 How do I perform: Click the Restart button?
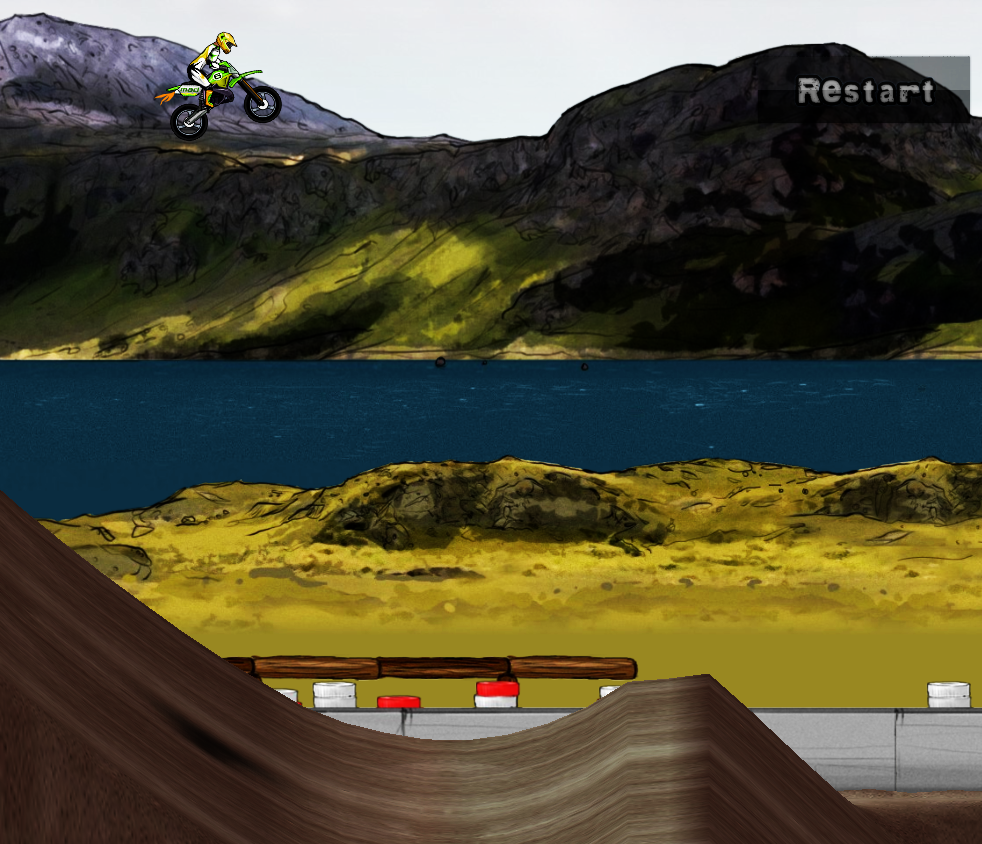coord(866,90)
